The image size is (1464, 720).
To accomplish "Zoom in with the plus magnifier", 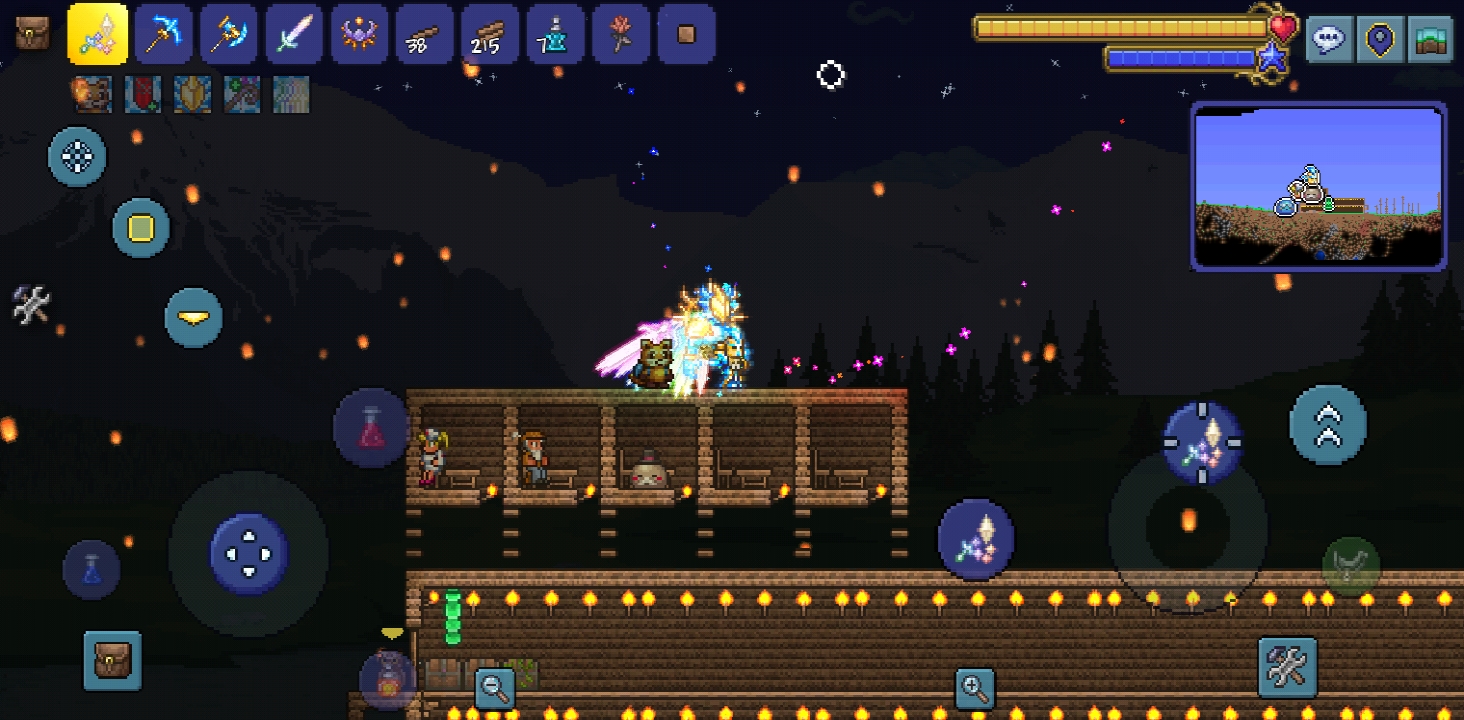I will (974, 686).
